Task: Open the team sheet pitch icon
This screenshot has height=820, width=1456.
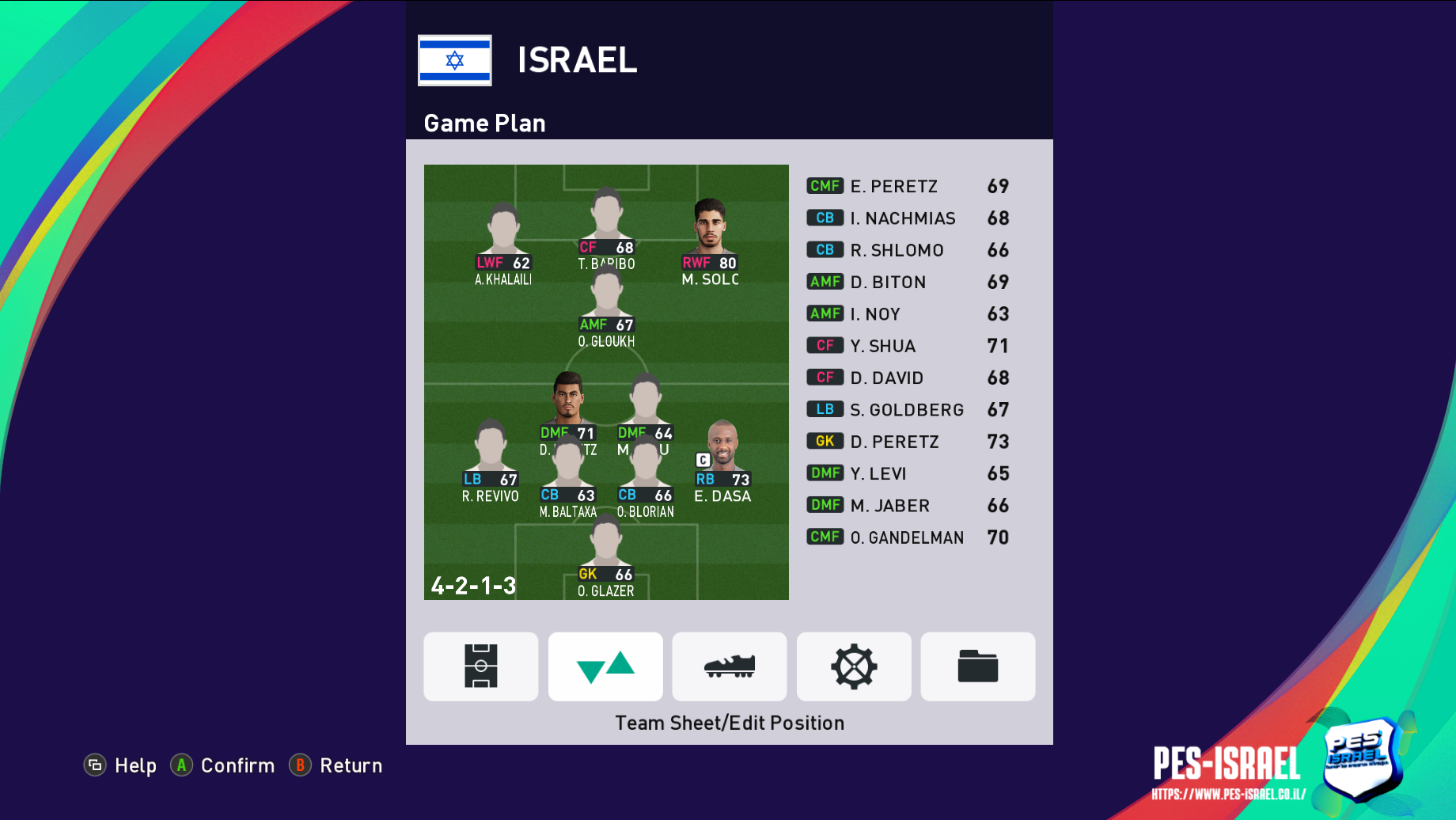Action: pos(480,666)
